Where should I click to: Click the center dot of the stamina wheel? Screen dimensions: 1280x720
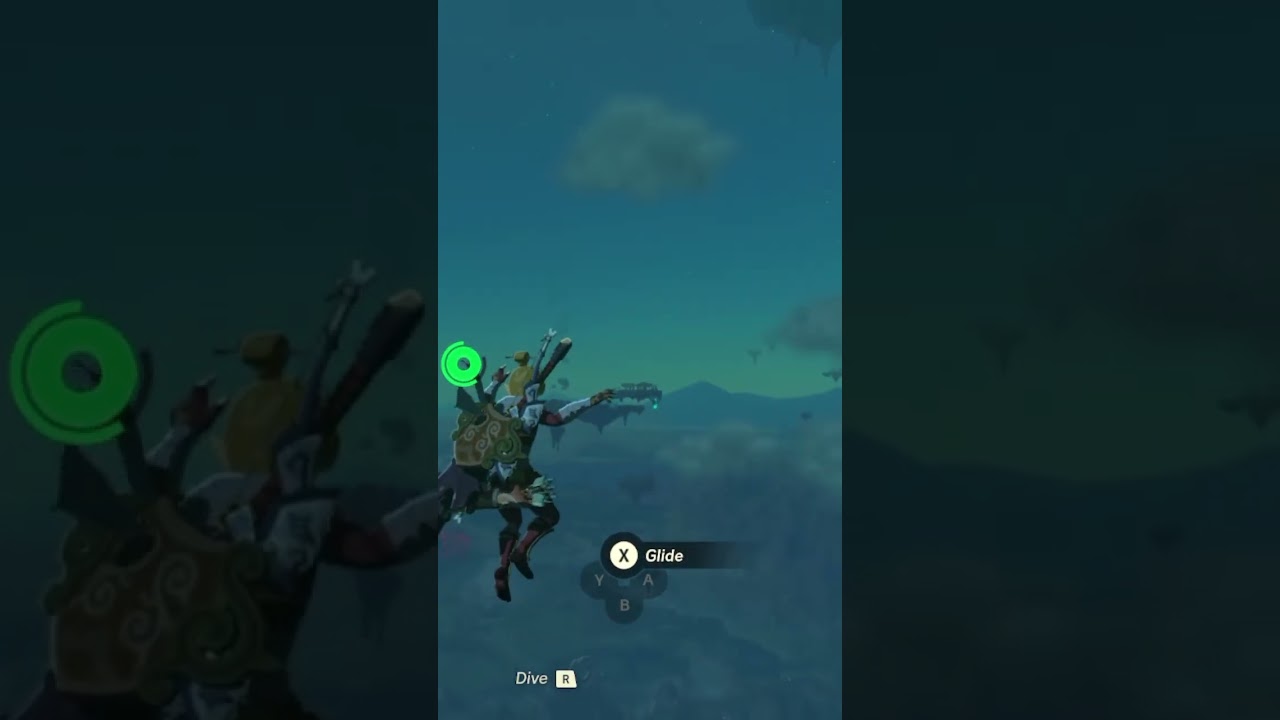[x=462, y=364]
